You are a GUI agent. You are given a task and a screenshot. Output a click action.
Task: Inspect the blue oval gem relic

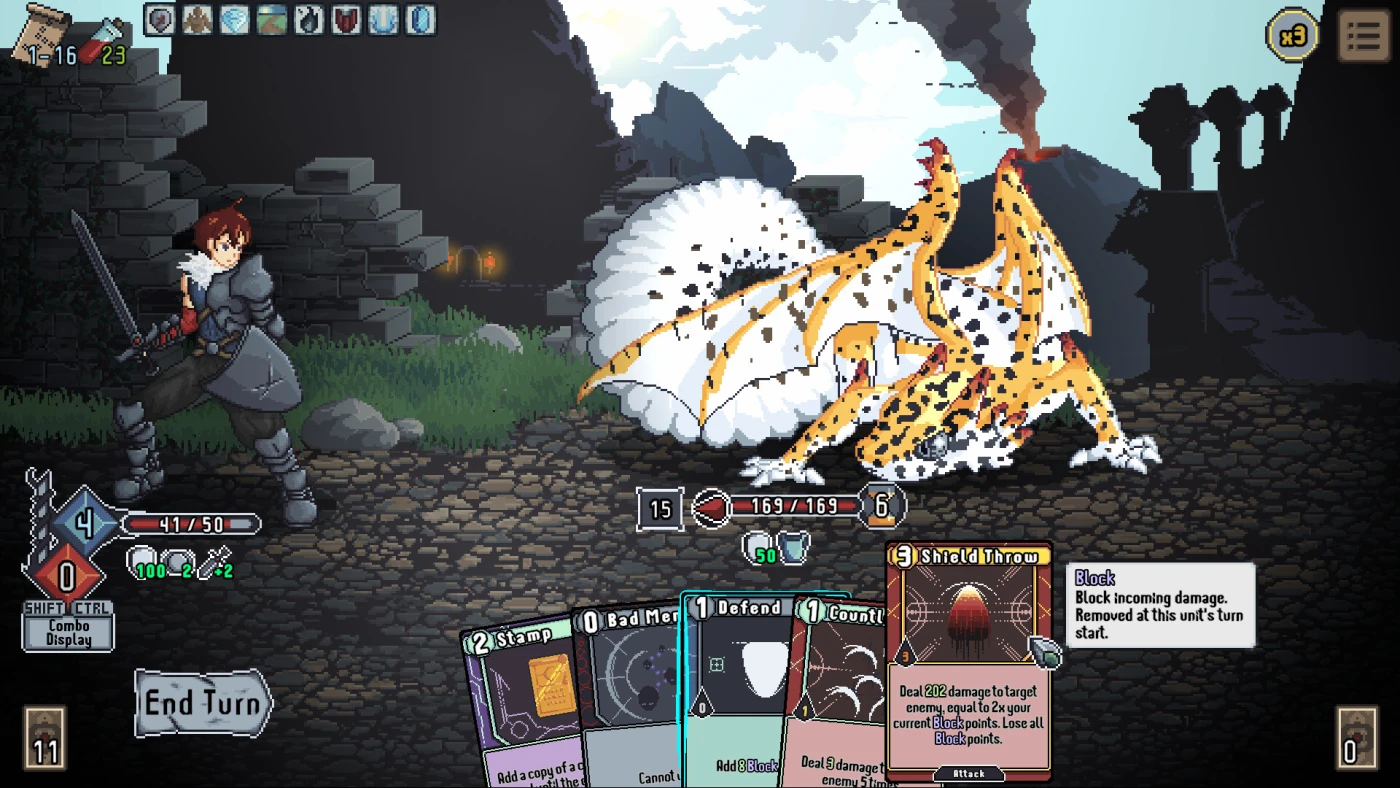(420, 20)
